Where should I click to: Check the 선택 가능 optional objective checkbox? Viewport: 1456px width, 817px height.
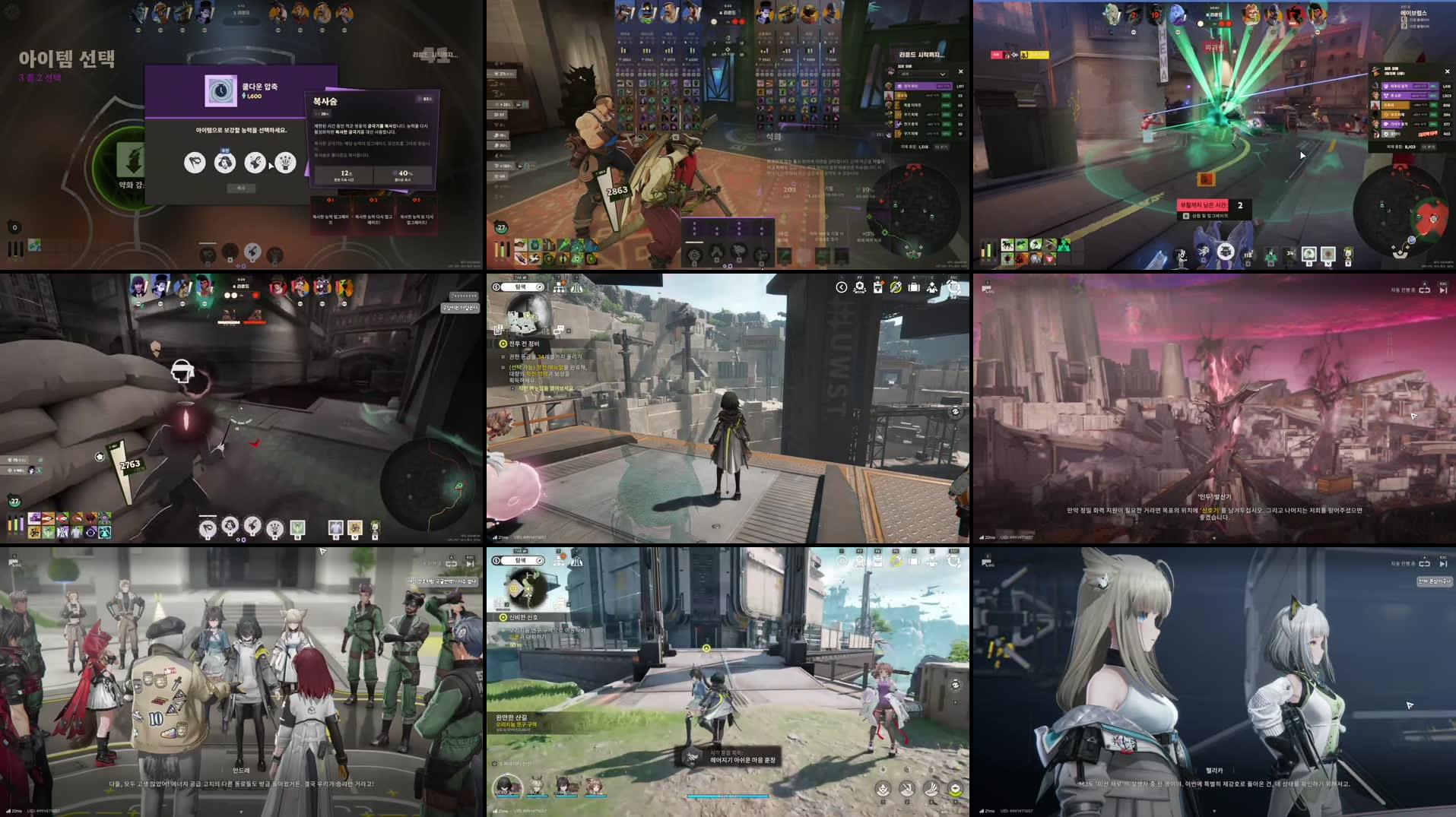pos(503,368)
